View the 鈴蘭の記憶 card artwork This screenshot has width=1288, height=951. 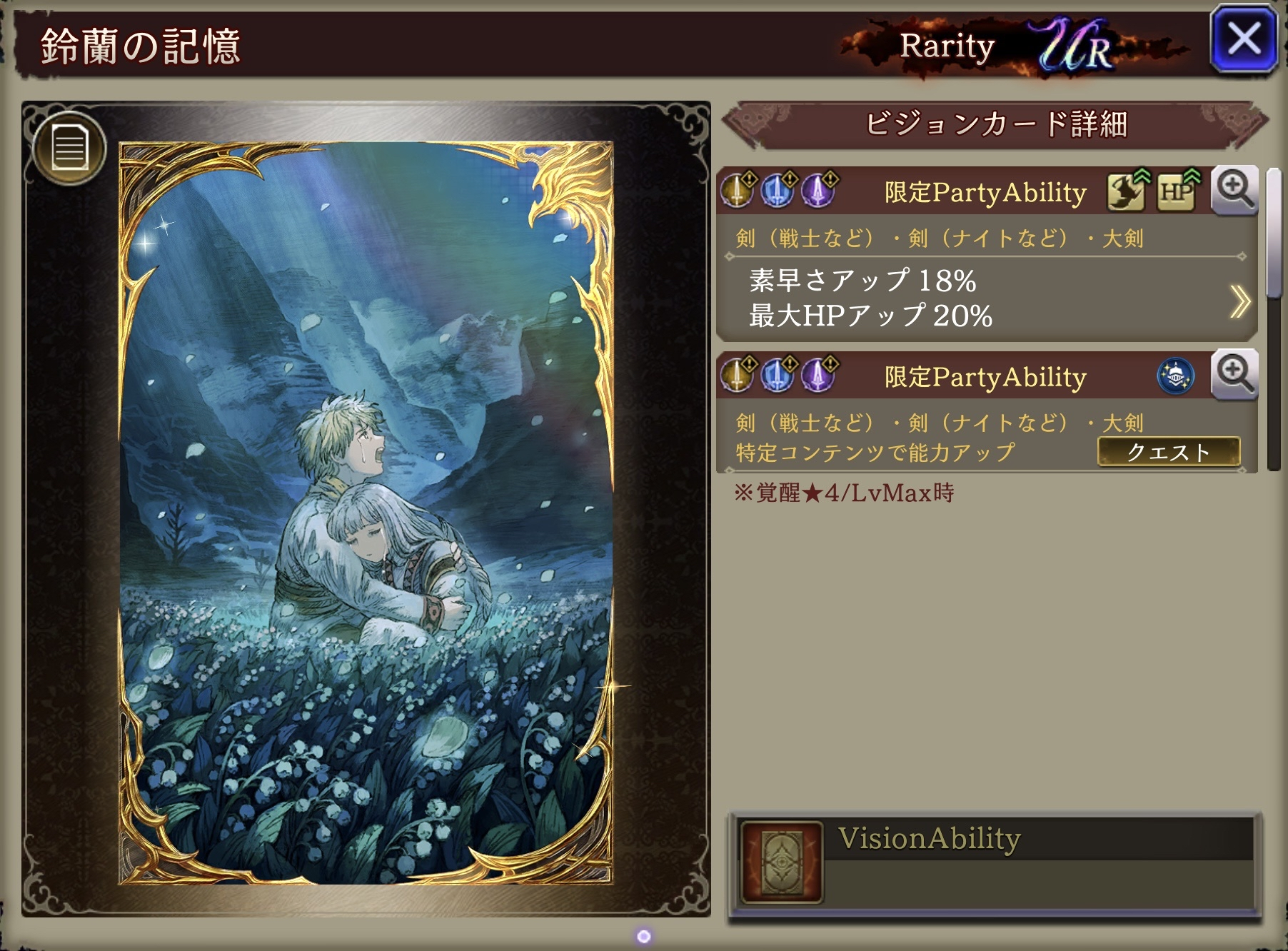(x=366, y=513)
